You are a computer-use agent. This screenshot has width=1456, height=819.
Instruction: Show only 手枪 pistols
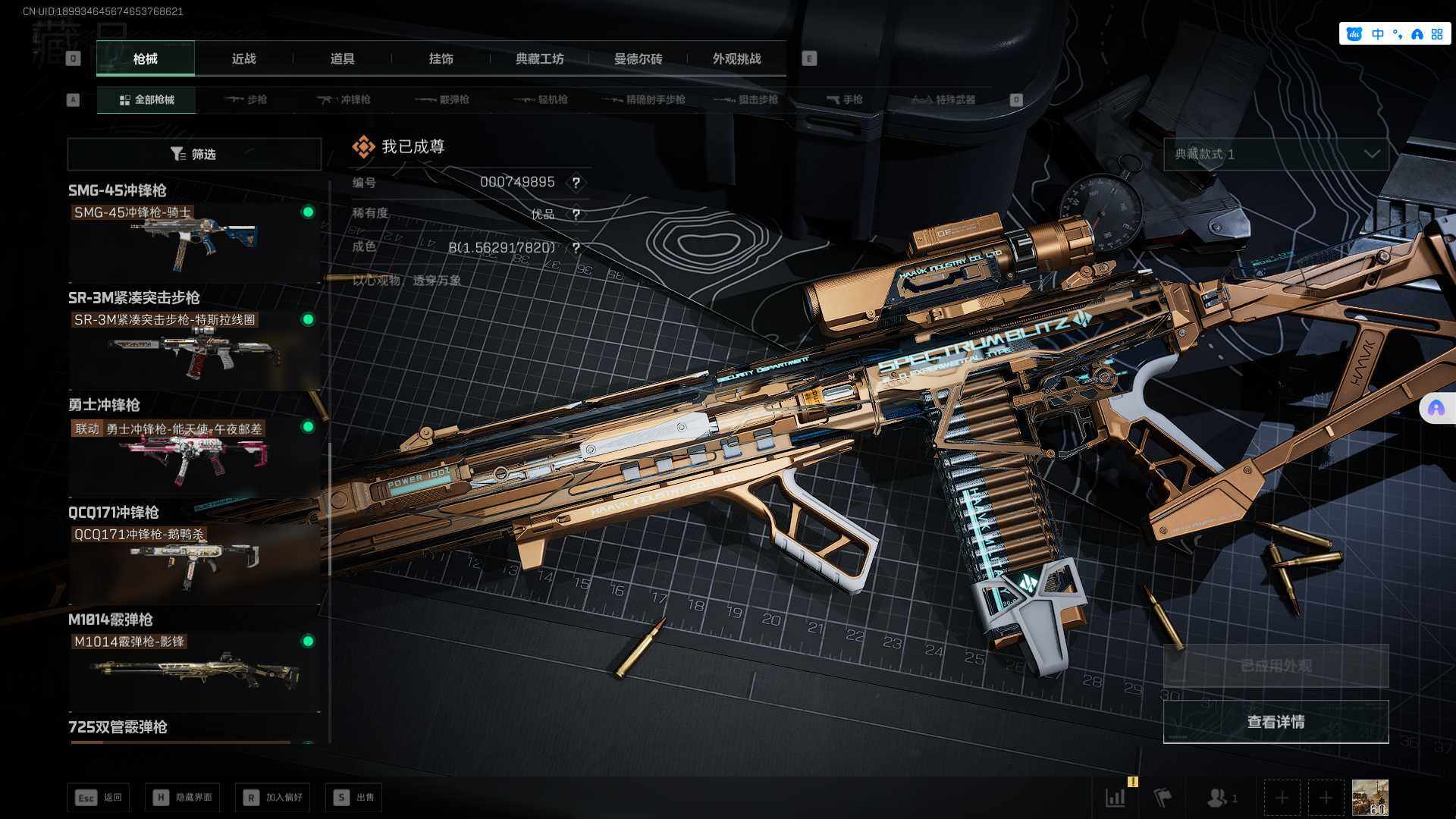[x=845, y=99]
